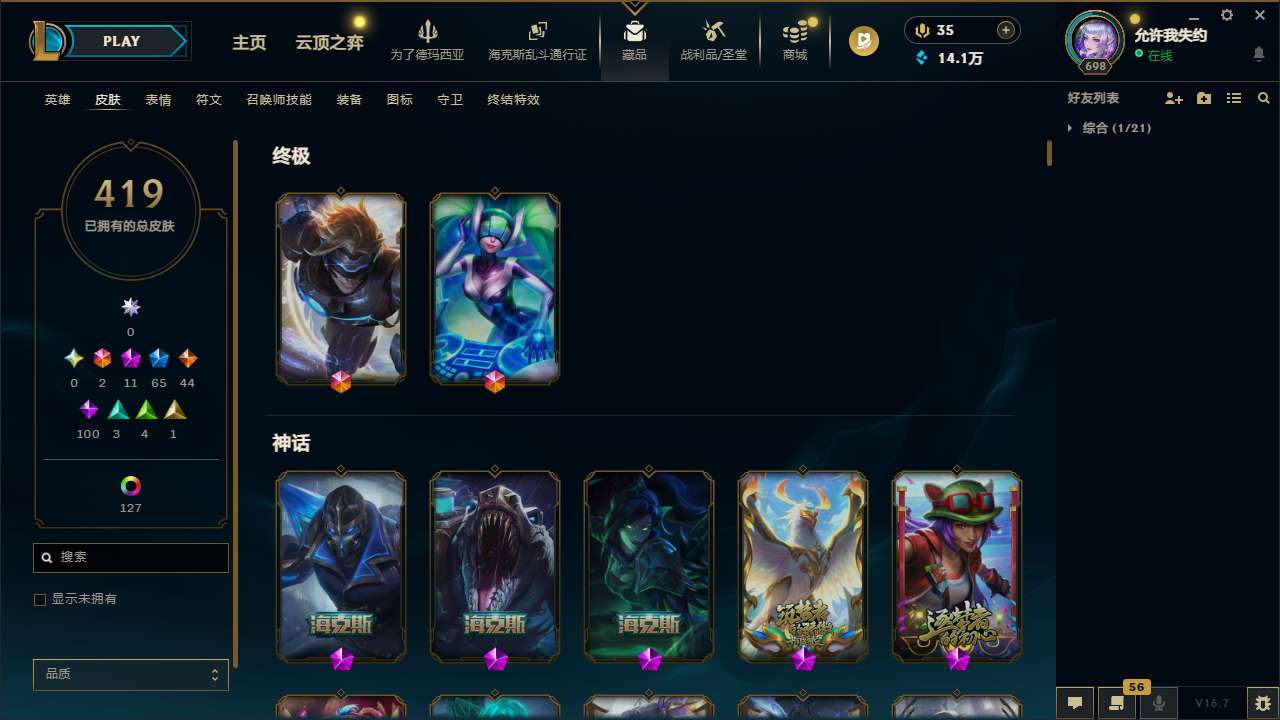Switch to the 英雄 tab

[57, 100]
